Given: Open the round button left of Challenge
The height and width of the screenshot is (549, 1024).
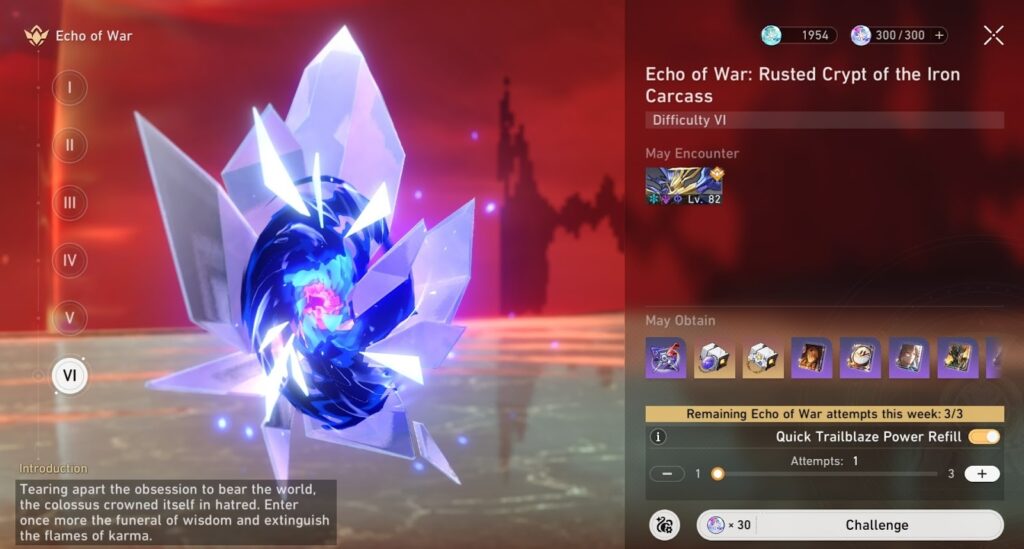Looking at the screenshot, I should [663, 525].
